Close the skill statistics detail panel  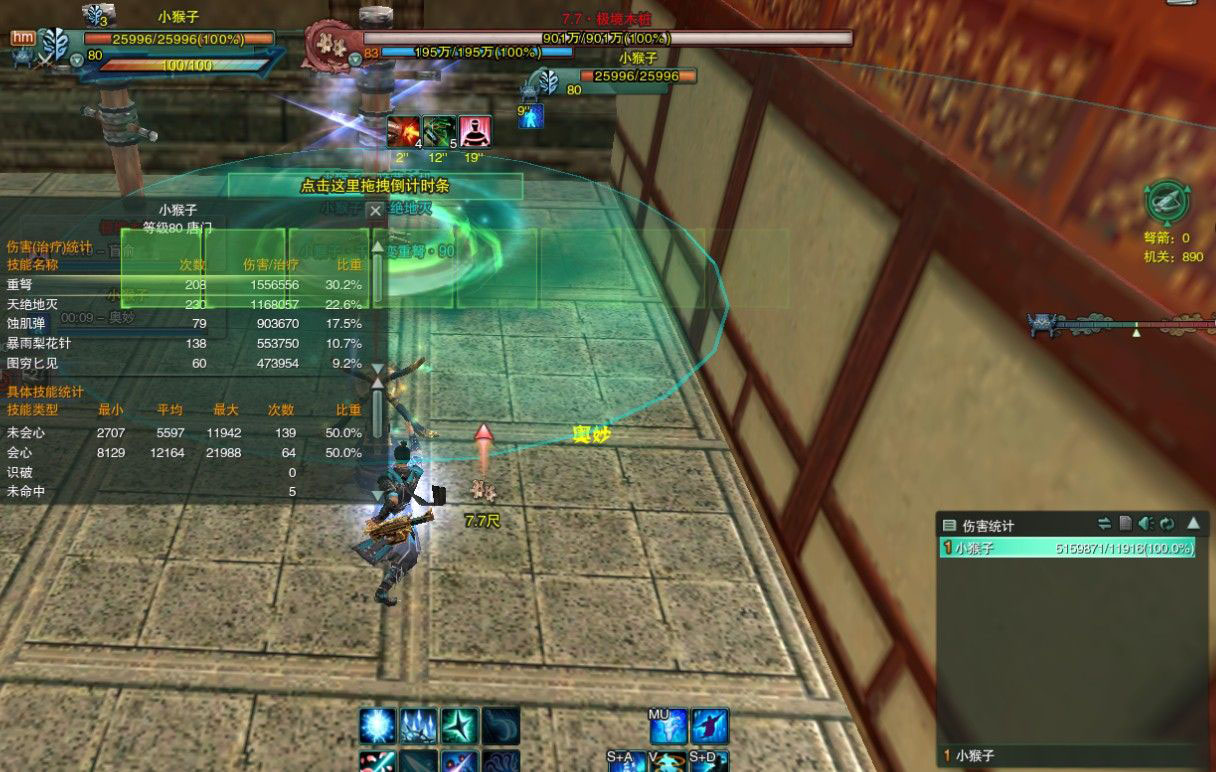click(375, 211)
